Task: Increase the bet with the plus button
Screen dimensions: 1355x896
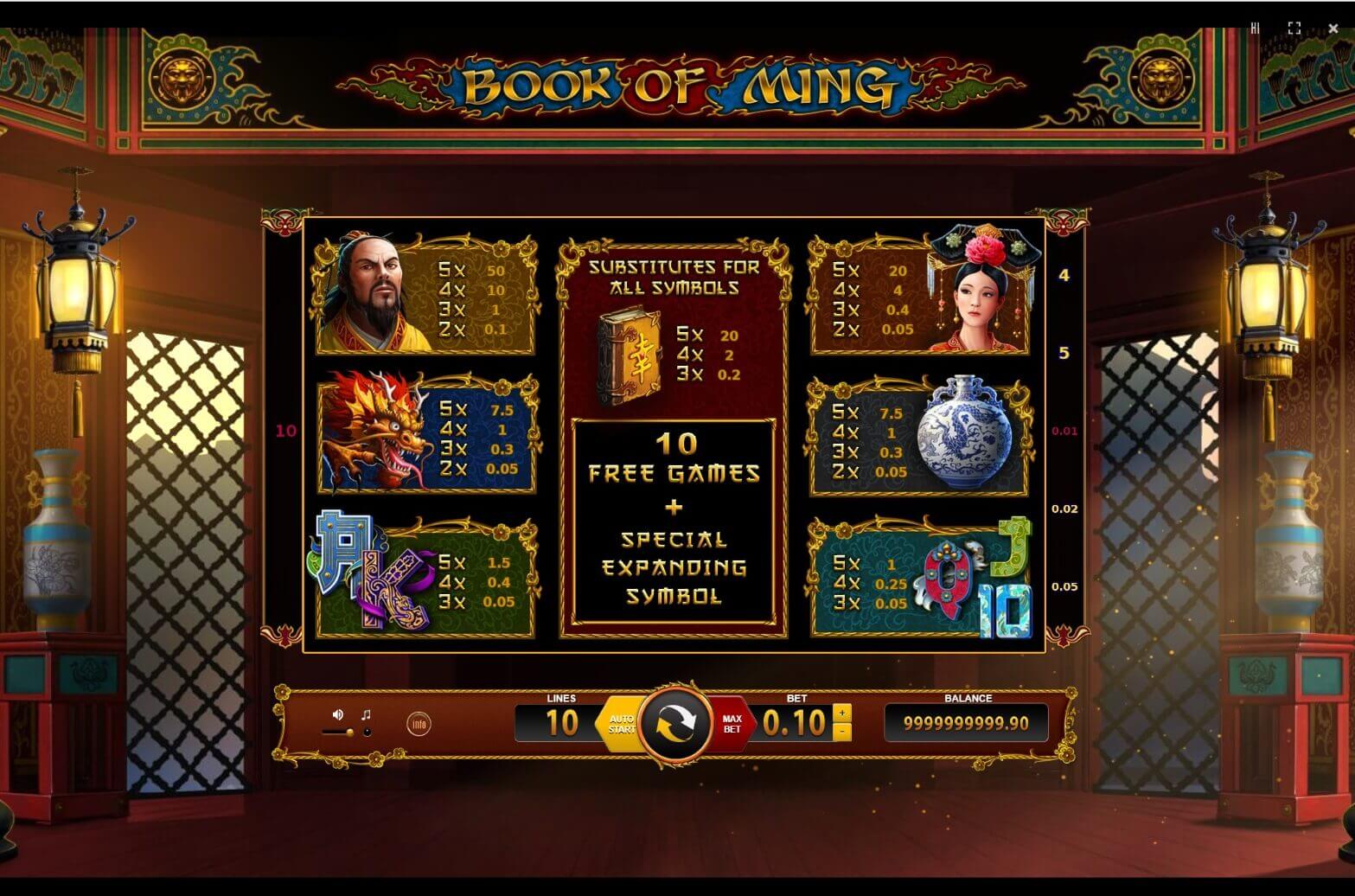Action: click(x=842, y=714)
